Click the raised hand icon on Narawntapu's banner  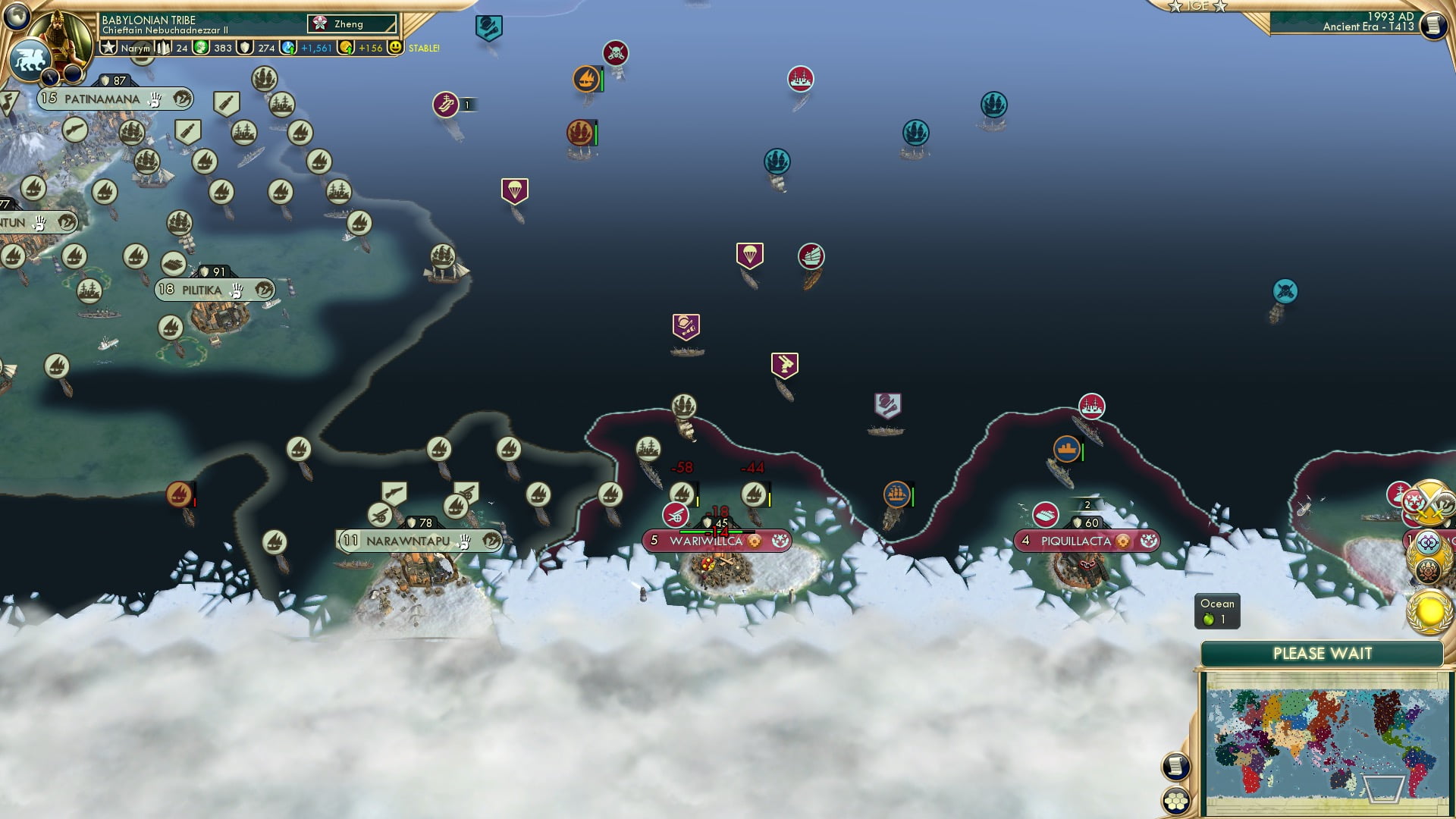(x=462, y=541)
